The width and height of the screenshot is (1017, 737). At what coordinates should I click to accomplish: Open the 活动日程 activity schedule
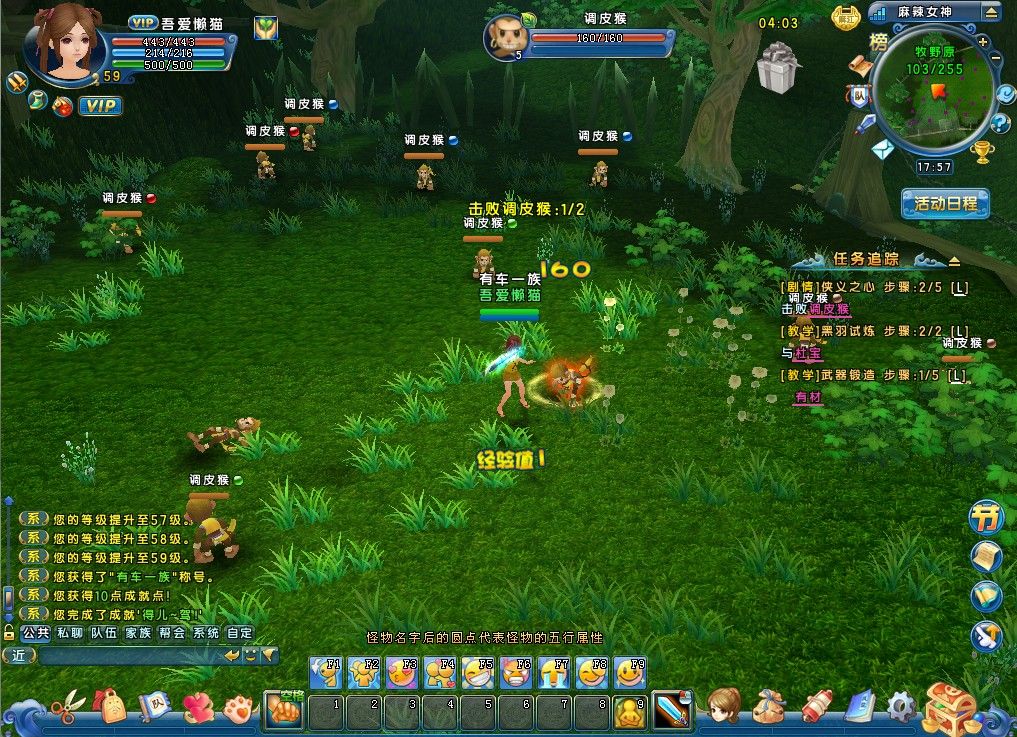pyautogui.click(x=944, y=204)
